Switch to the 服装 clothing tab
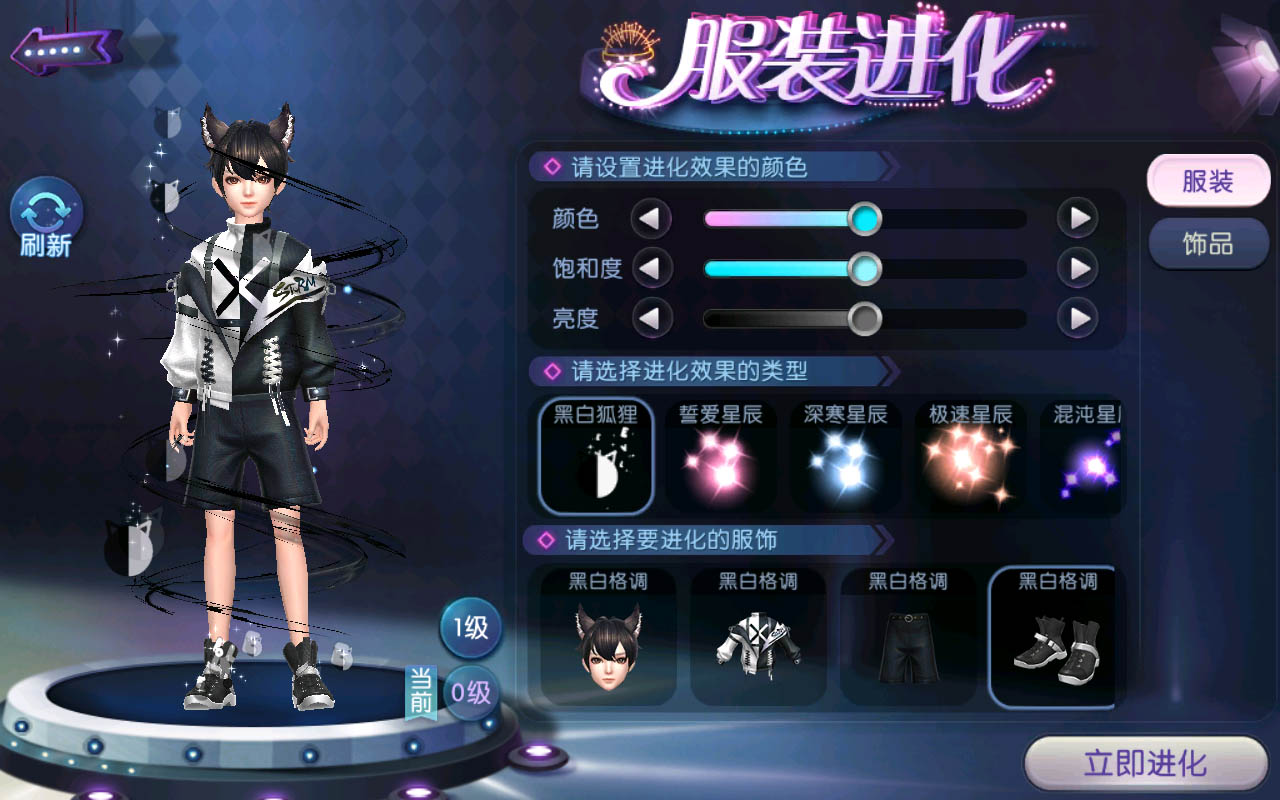Viewport: 1280px width, 800px height. [1208, 181]
